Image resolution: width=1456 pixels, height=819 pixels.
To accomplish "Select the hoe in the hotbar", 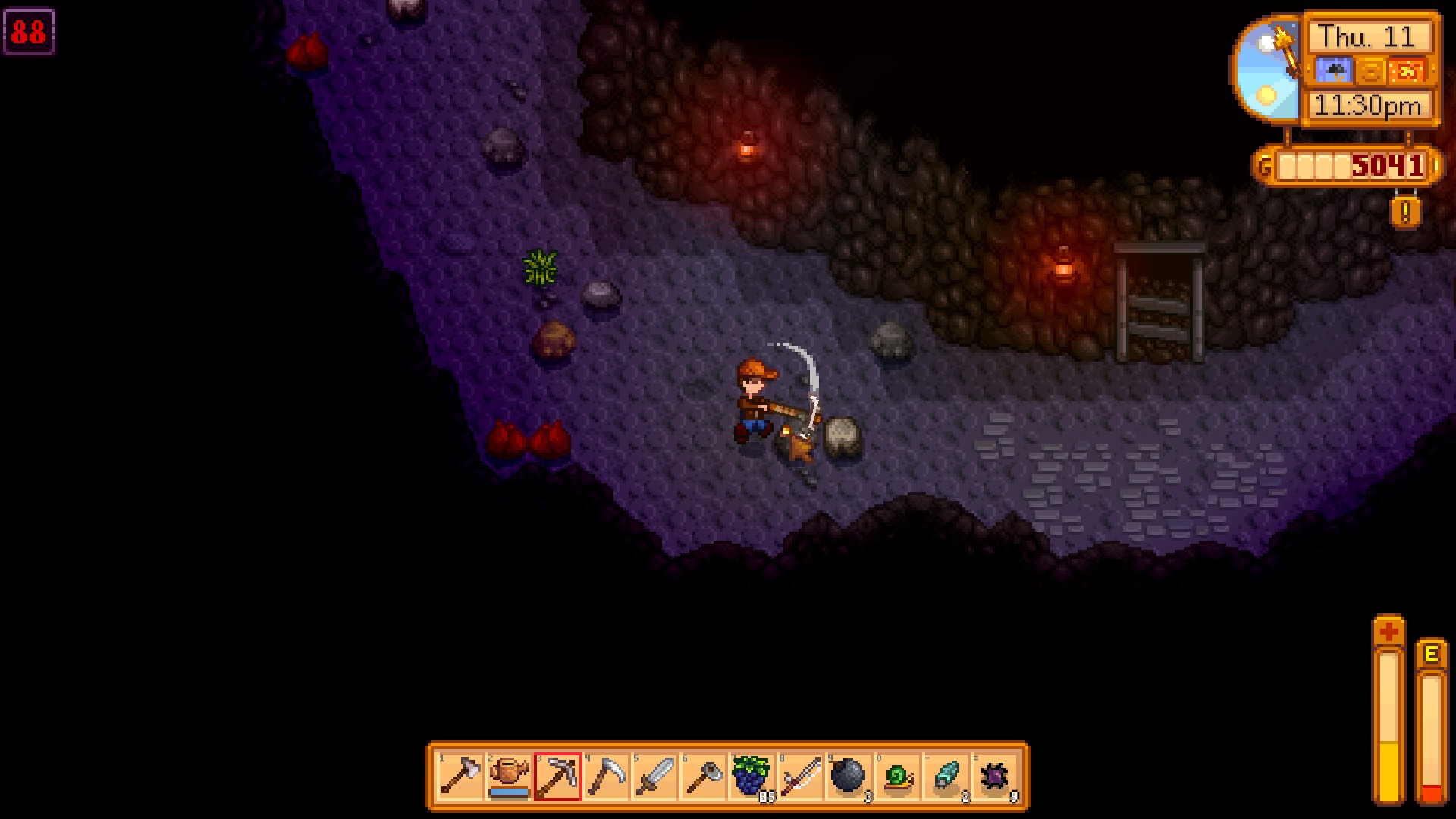I will tap(703, 777).
